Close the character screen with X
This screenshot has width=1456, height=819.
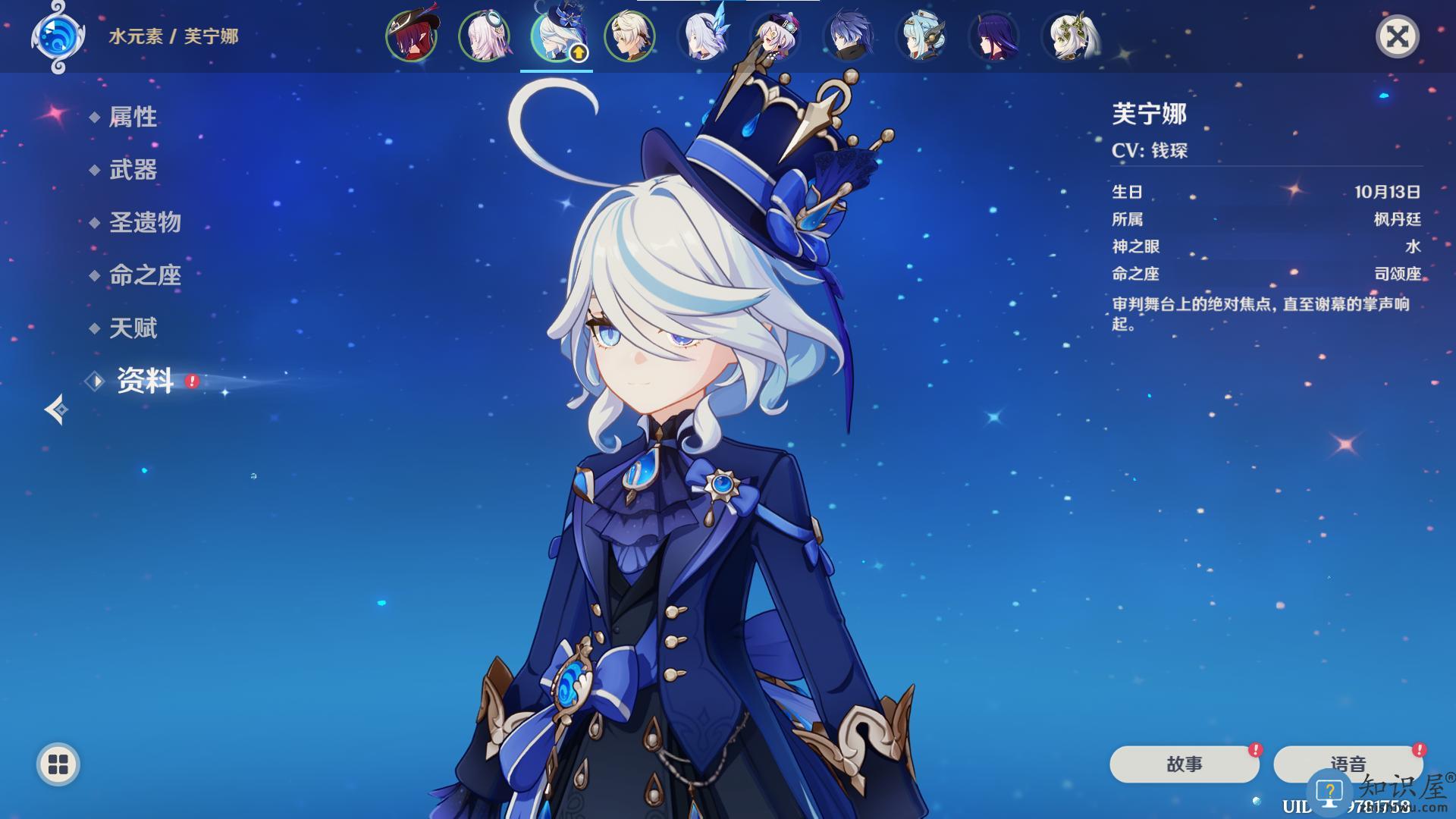pyautogui.click(x=1397, y=36)
